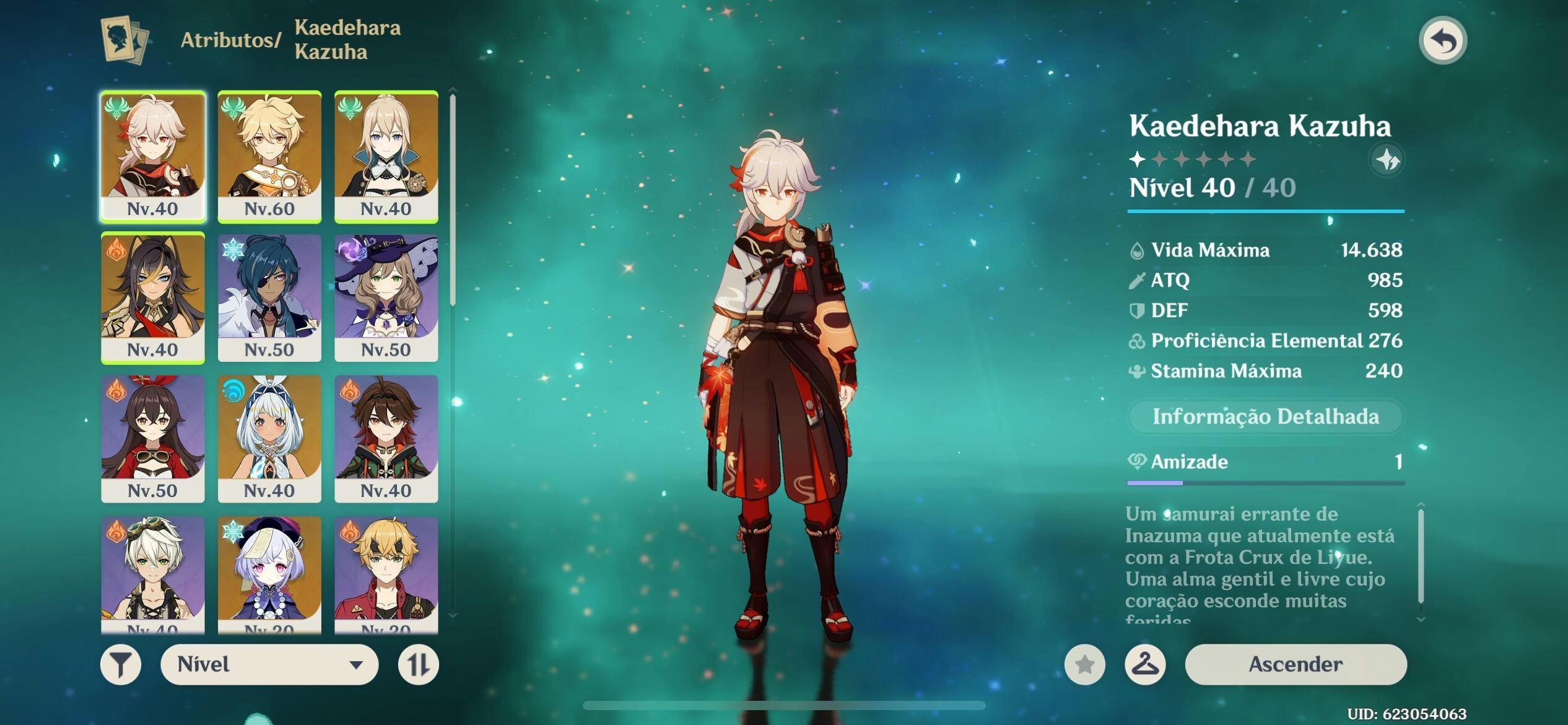Open the outfit hanger button

point(1145,665)
